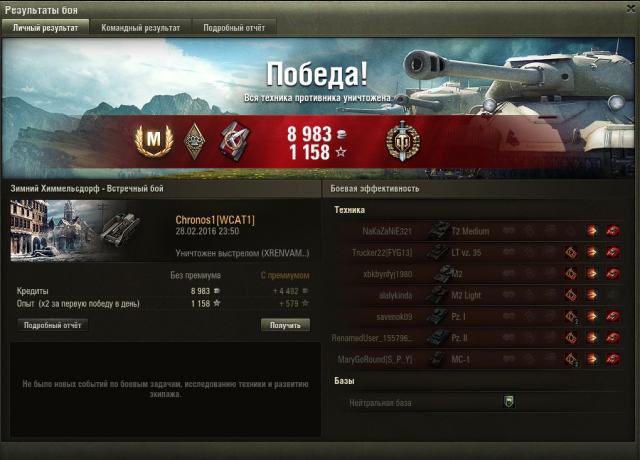View the red shell achievement medal

pyautogui.click(x=234, y=143)
